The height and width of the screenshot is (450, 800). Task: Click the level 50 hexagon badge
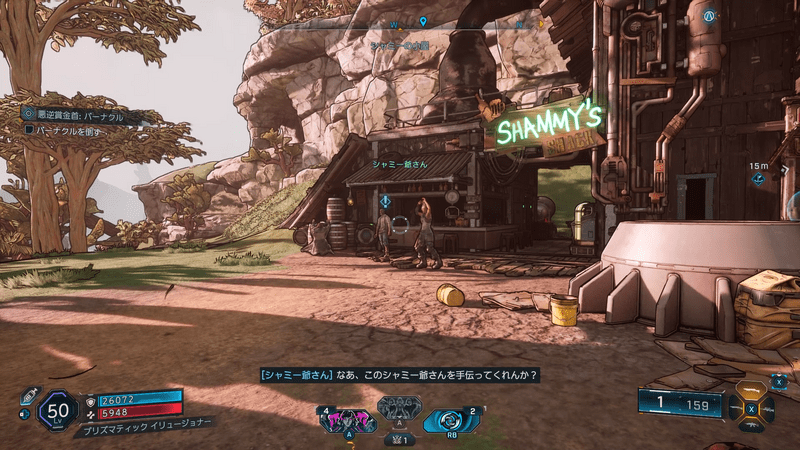(x=57, y=410)
